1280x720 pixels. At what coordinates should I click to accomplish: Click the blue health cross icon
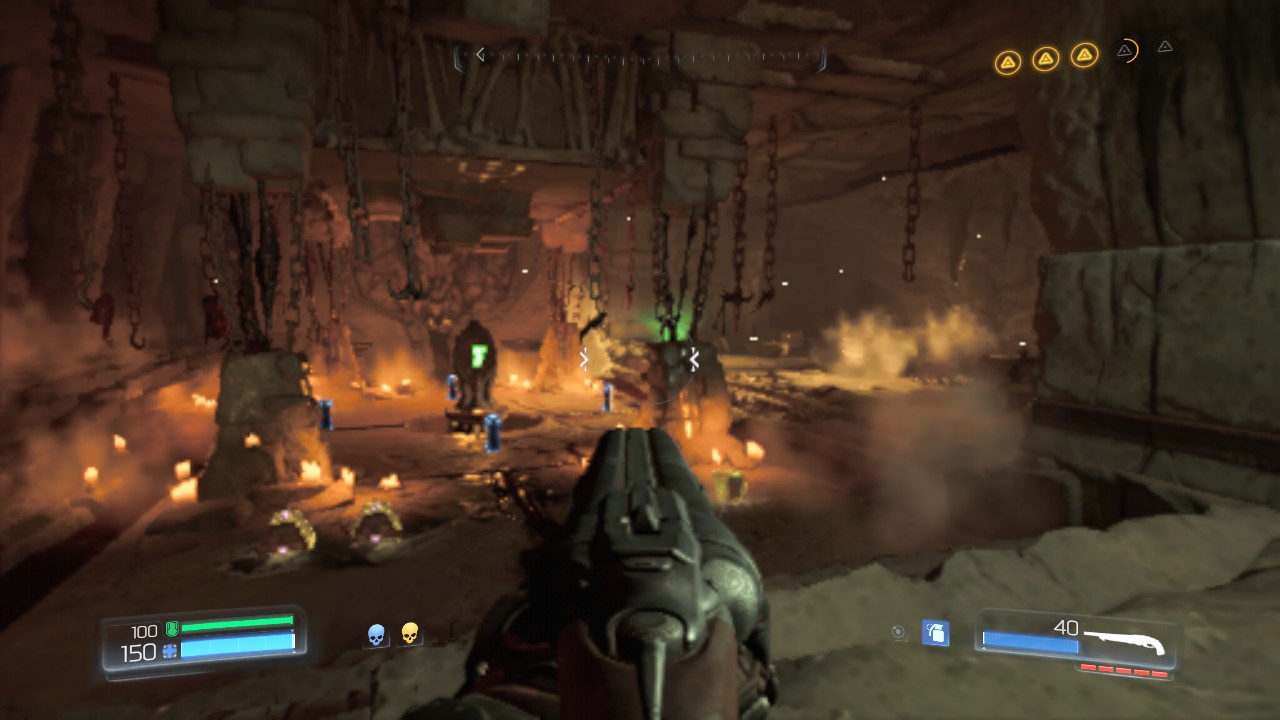pos(169,651)
